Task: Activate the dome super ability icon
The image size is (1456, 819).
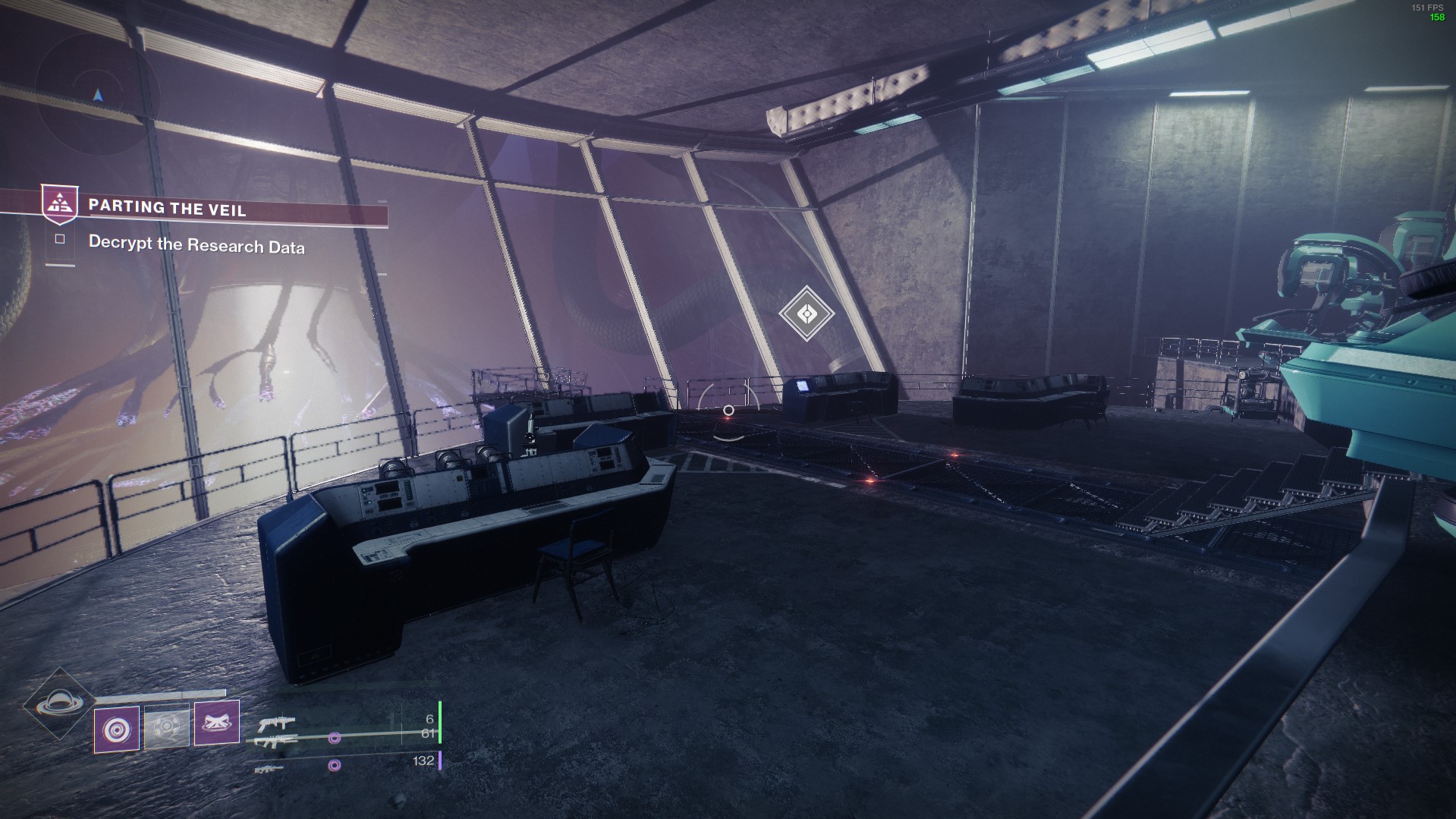Action: [x=58, y=704]
